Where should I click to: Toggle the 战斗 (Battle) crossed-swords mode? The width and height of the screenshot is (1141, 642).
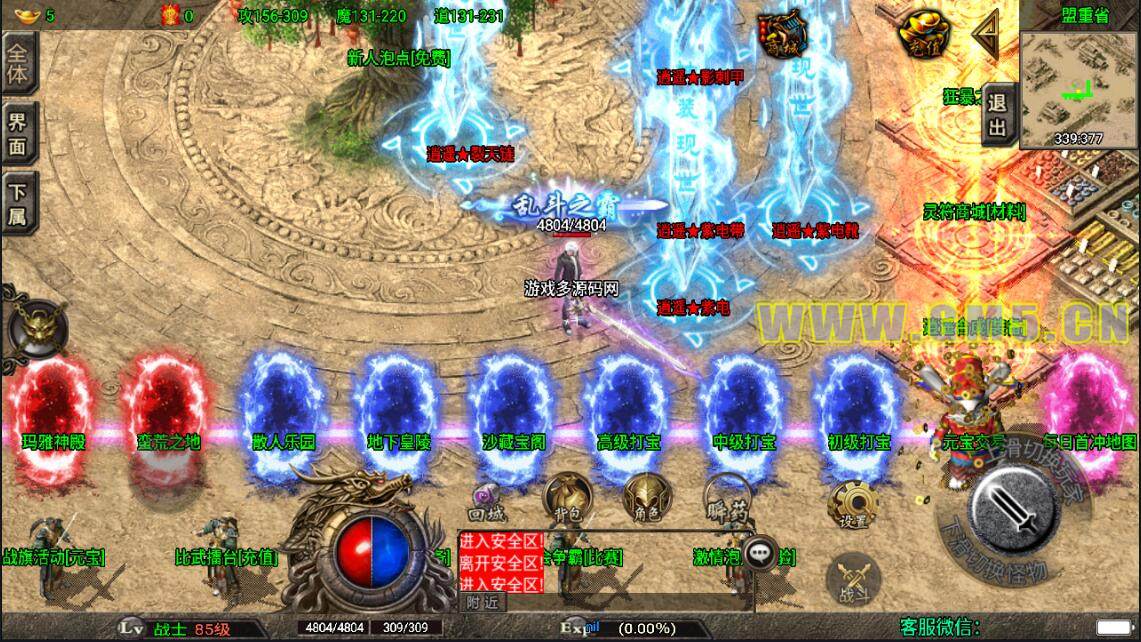click(852, 578)
